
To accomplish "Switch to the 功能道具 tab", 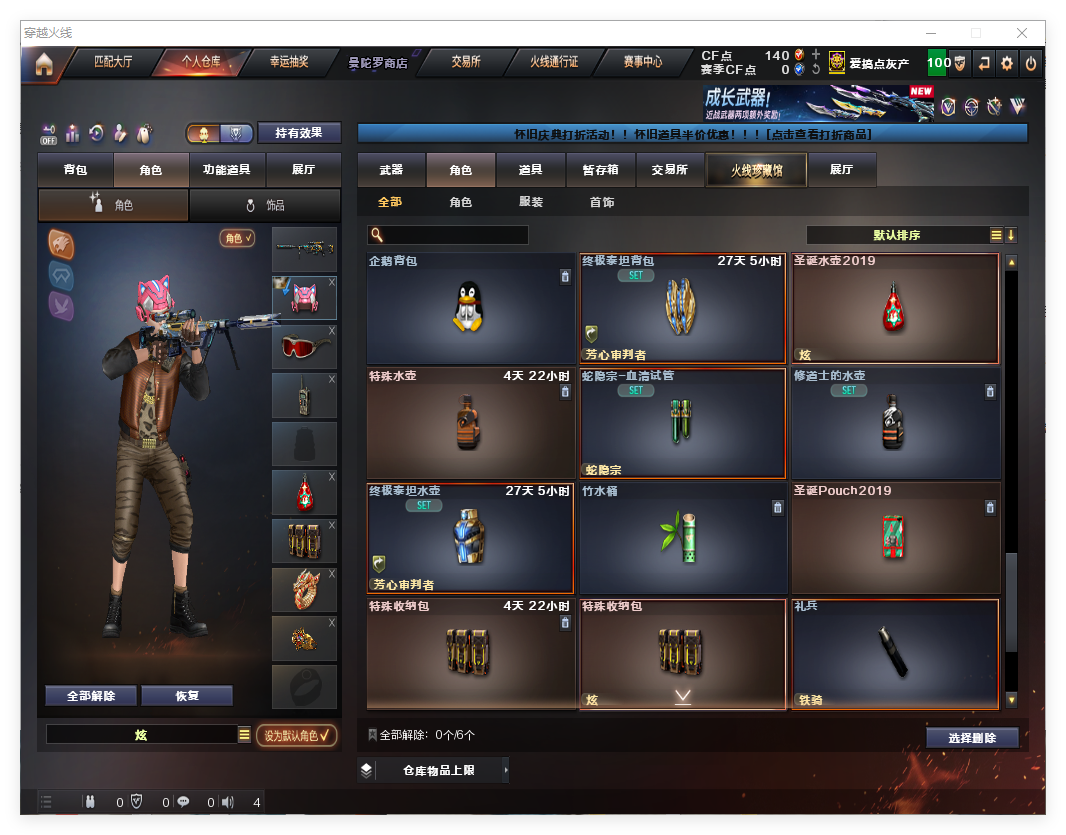I will coord(226,170).
